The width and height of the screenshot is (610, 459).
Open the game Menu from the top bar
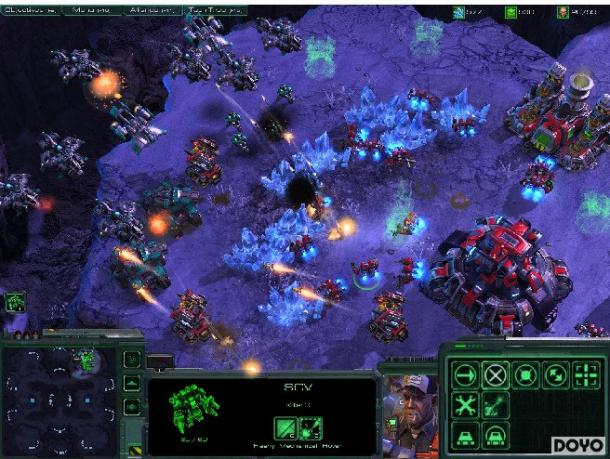point(92,10)
